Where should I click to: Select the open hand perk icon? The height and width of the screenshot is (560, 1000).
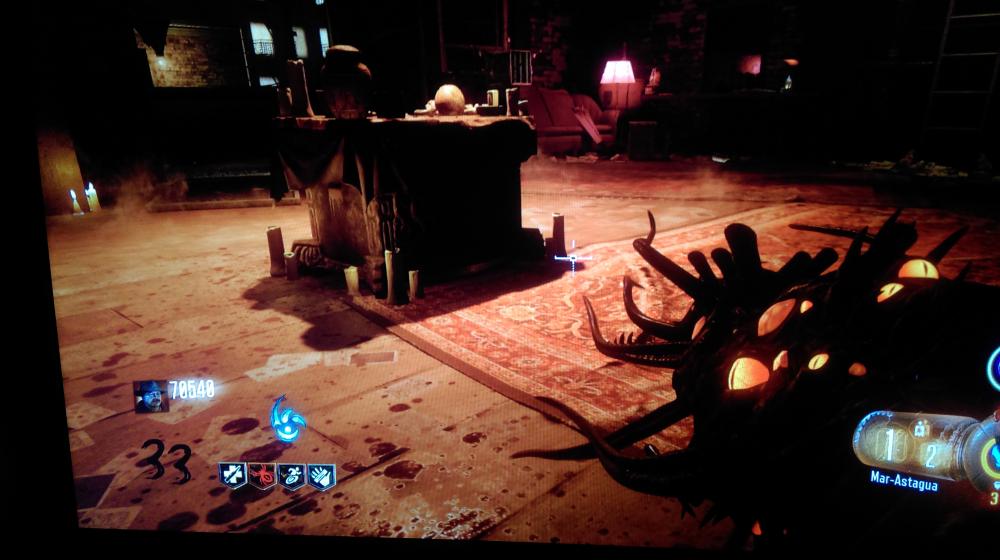coord(322,477)
